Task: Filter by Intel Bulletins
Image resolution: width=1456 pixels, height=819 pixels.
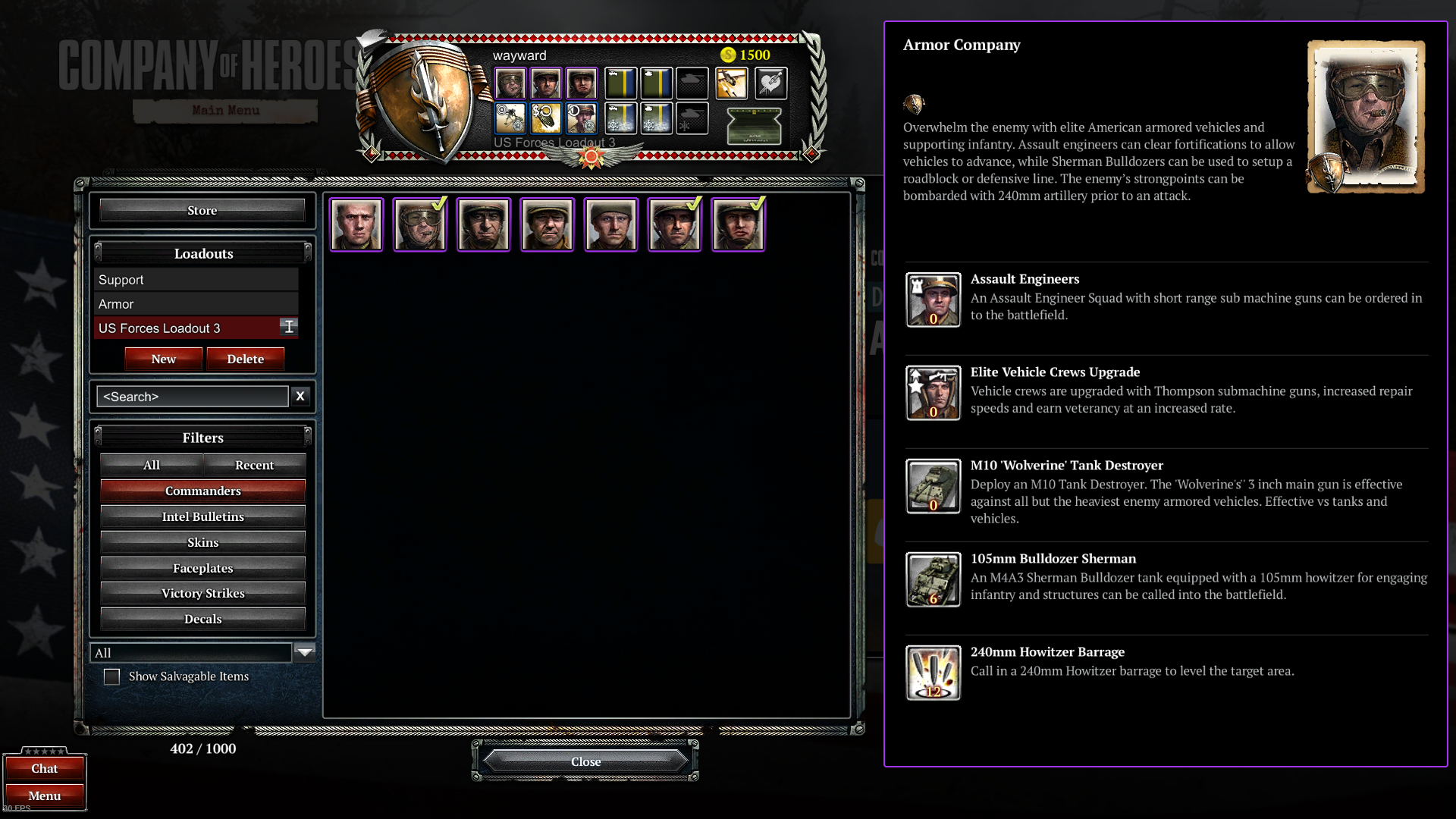Action: tap(202, 516)
